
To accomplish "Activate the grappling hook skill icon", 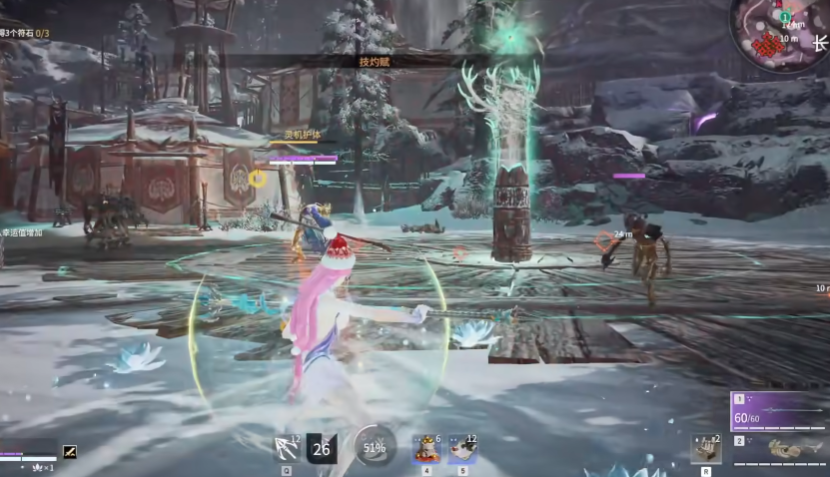I will click(x=287, y=448).
